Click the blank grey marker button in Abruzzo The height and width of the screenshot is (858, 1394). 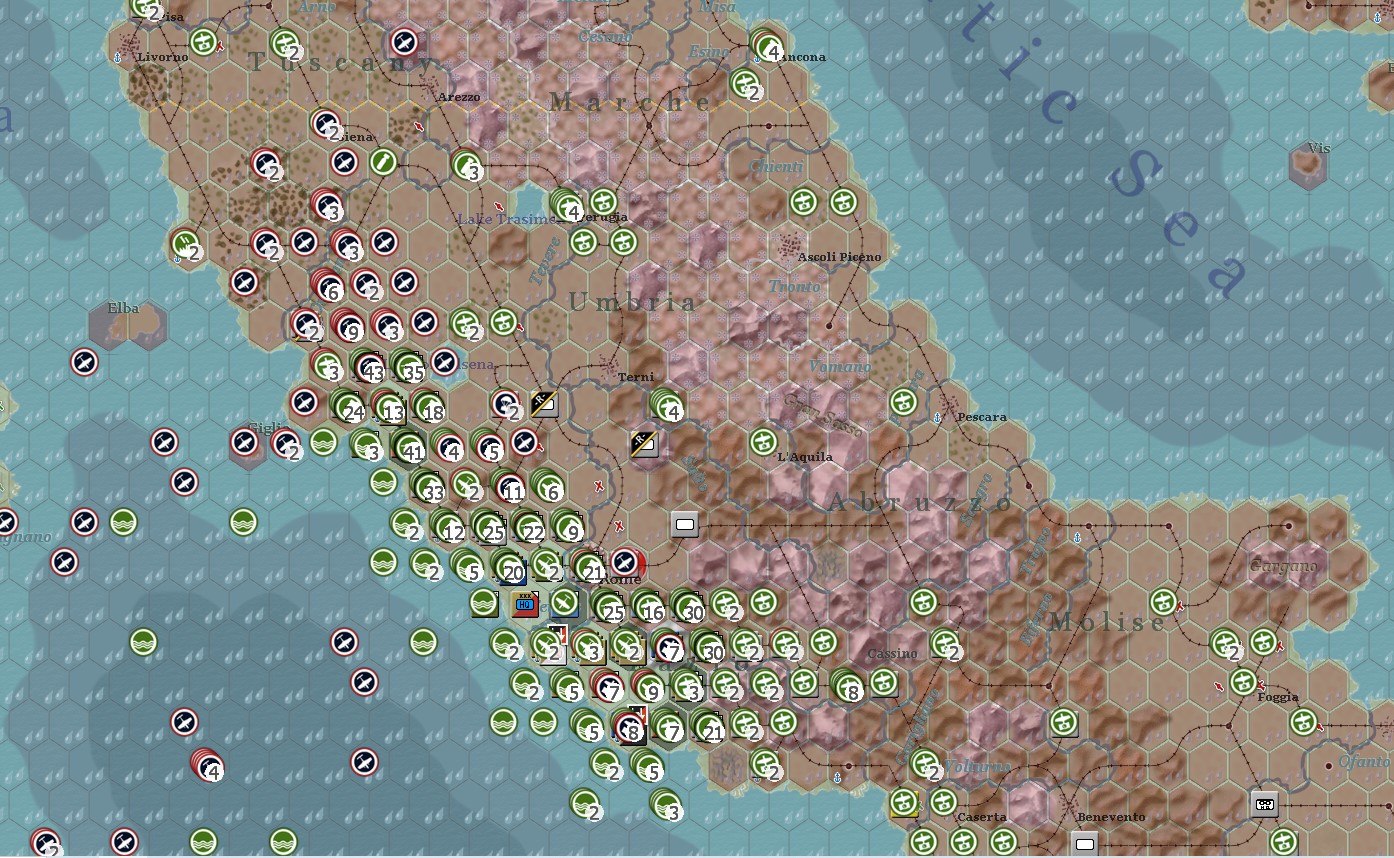pos(684,523)
